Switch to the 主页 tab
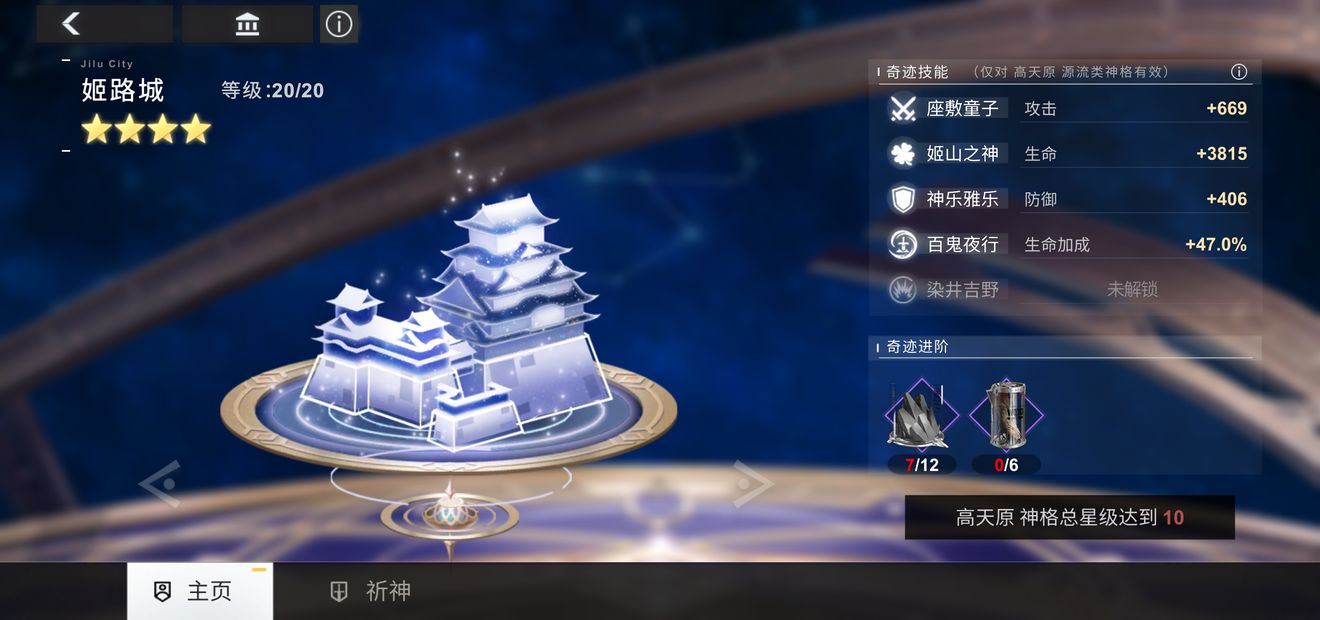The image size is (1320, 620). pos(199,591)
